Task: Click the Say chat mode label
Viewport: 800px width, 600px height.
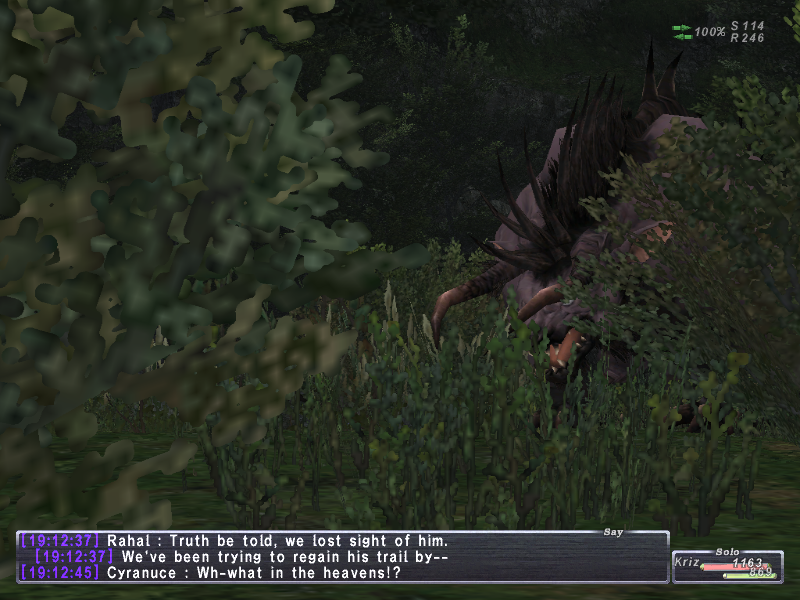Action: [613, 532]
